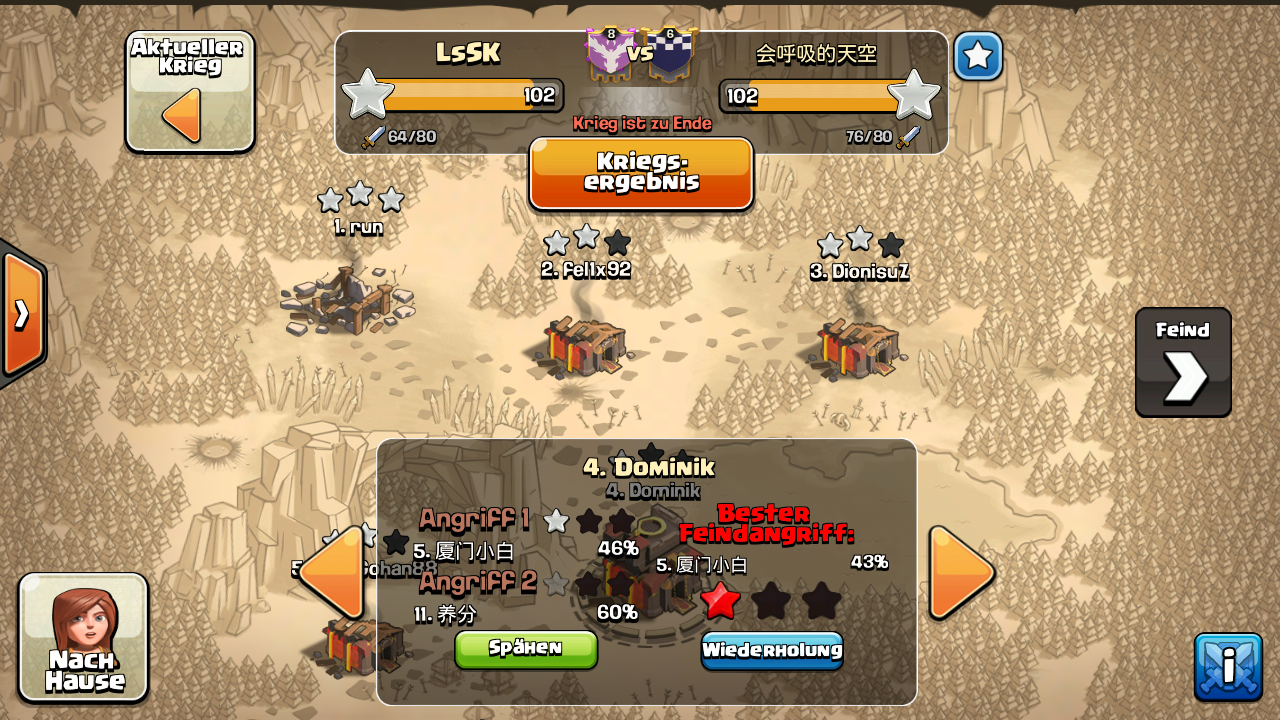Select war base 3. DionisuZ
Screen dimensions: 1280x720
[x=858, y=347]
